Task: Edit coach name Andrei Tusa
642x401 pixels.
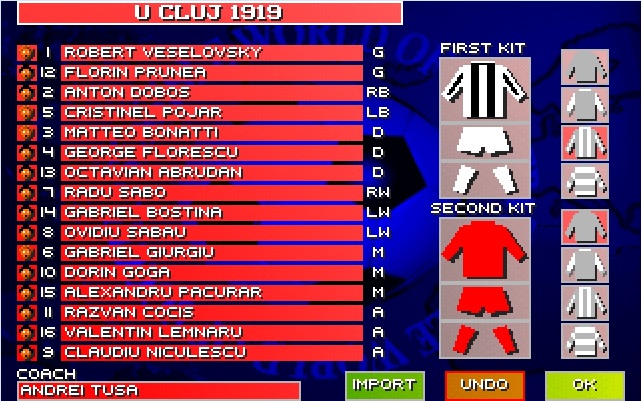Action: 159,391
